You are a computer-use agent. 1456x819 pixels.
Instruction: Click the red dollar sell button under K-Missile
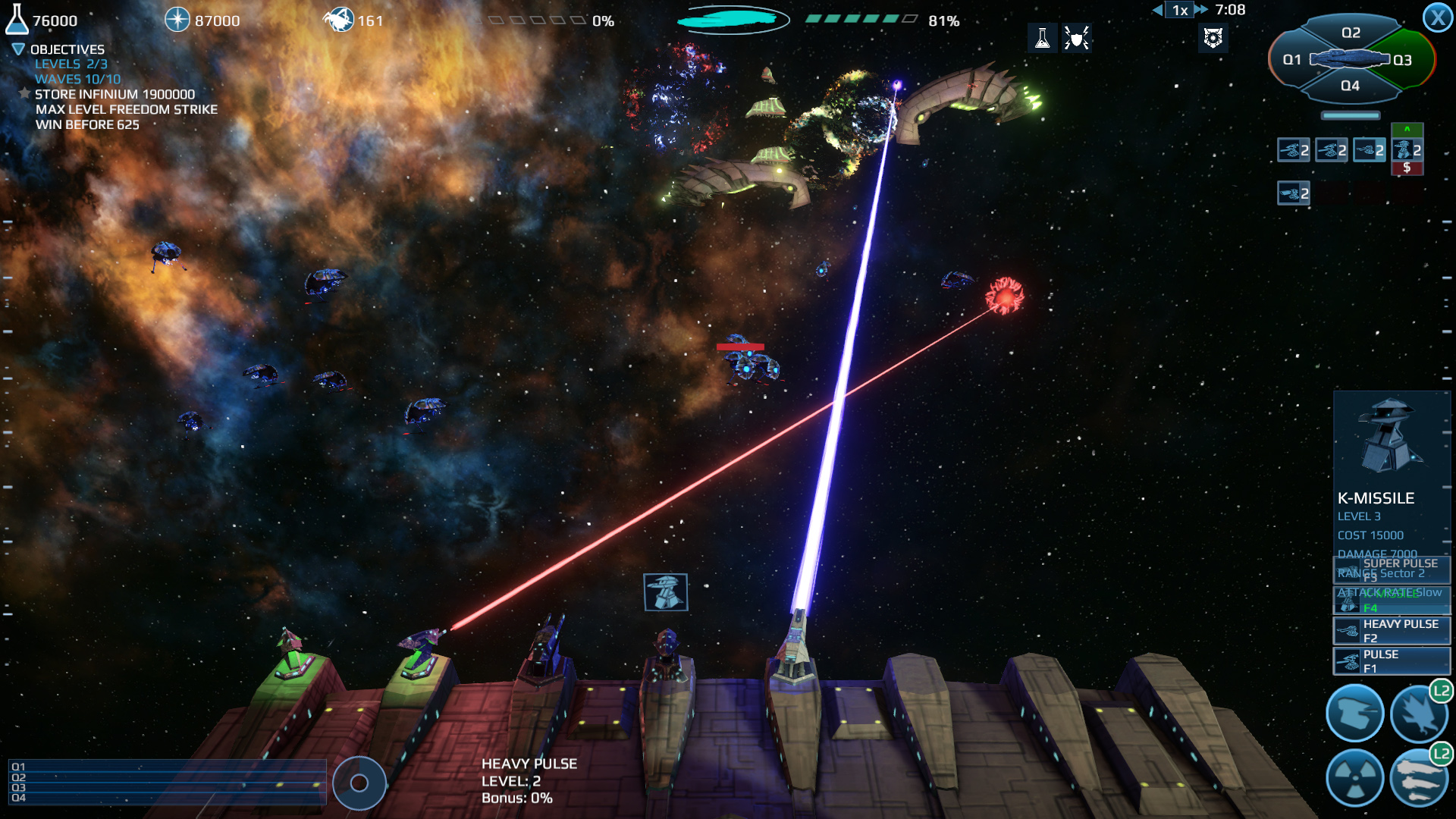pyautogui.click(x=1407, y=168)
